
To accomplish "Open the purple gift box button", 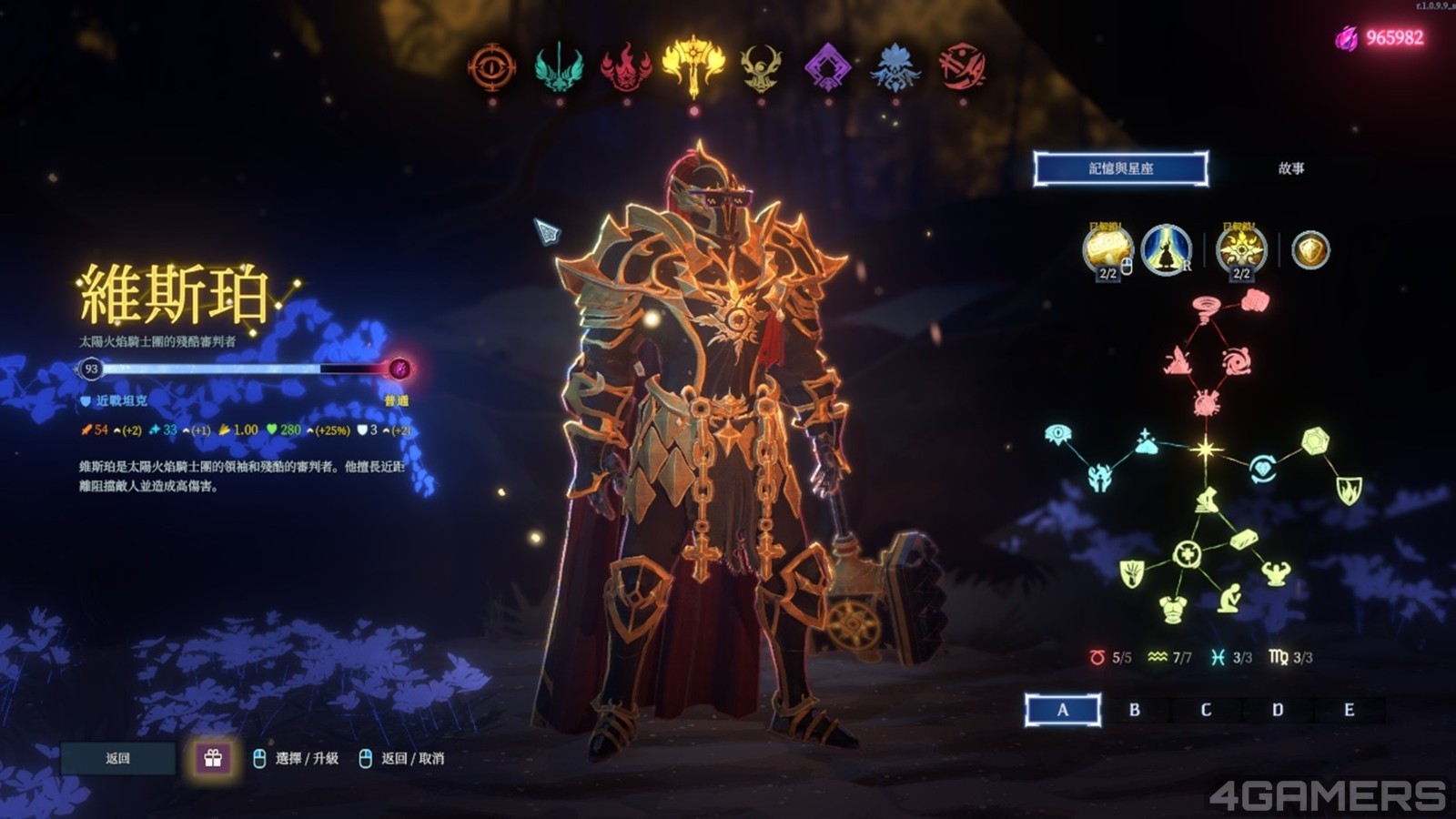I will point(213,758).
